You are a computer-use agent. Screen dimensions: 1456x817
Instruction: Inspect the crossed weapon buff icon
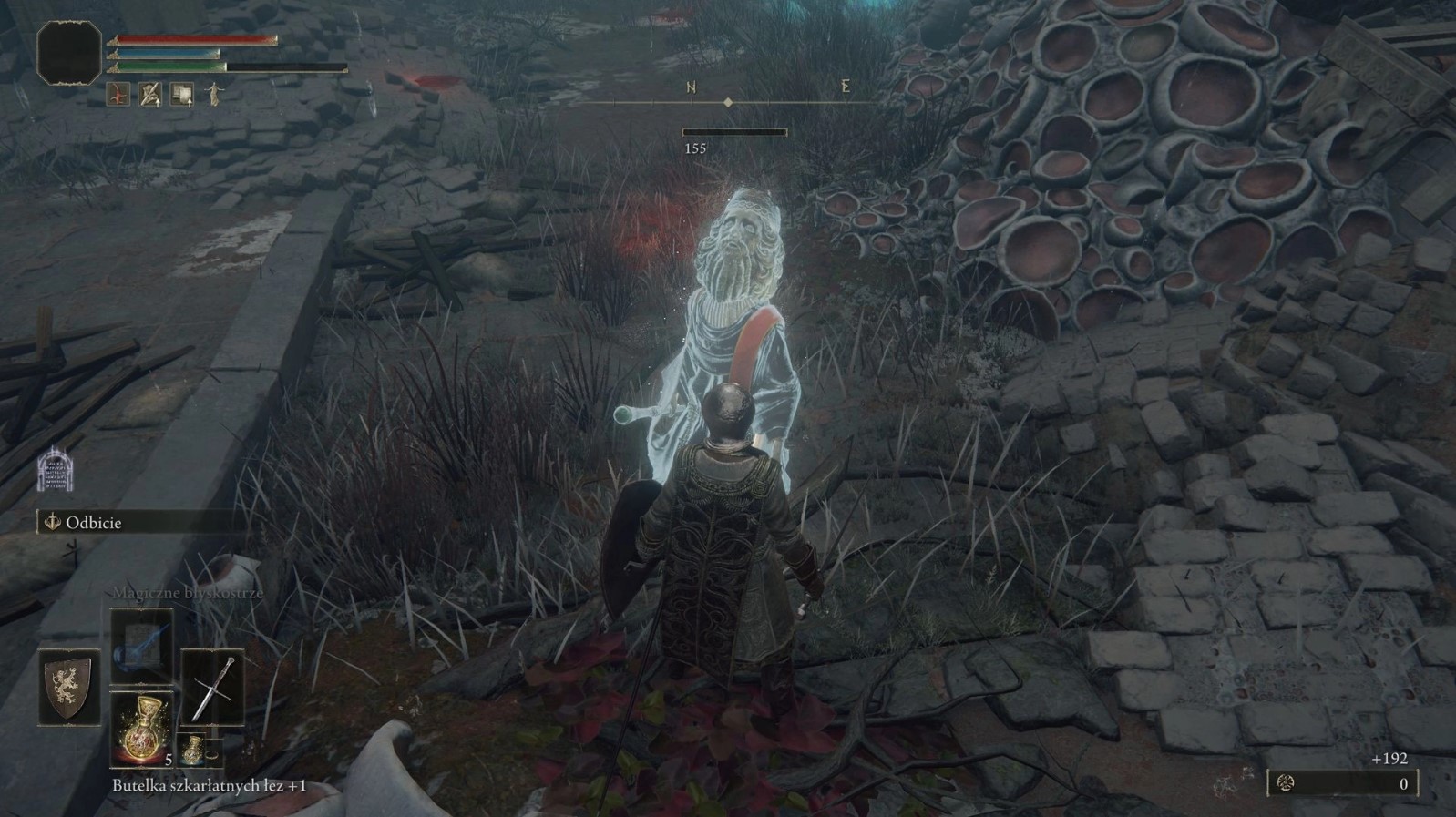149,94
